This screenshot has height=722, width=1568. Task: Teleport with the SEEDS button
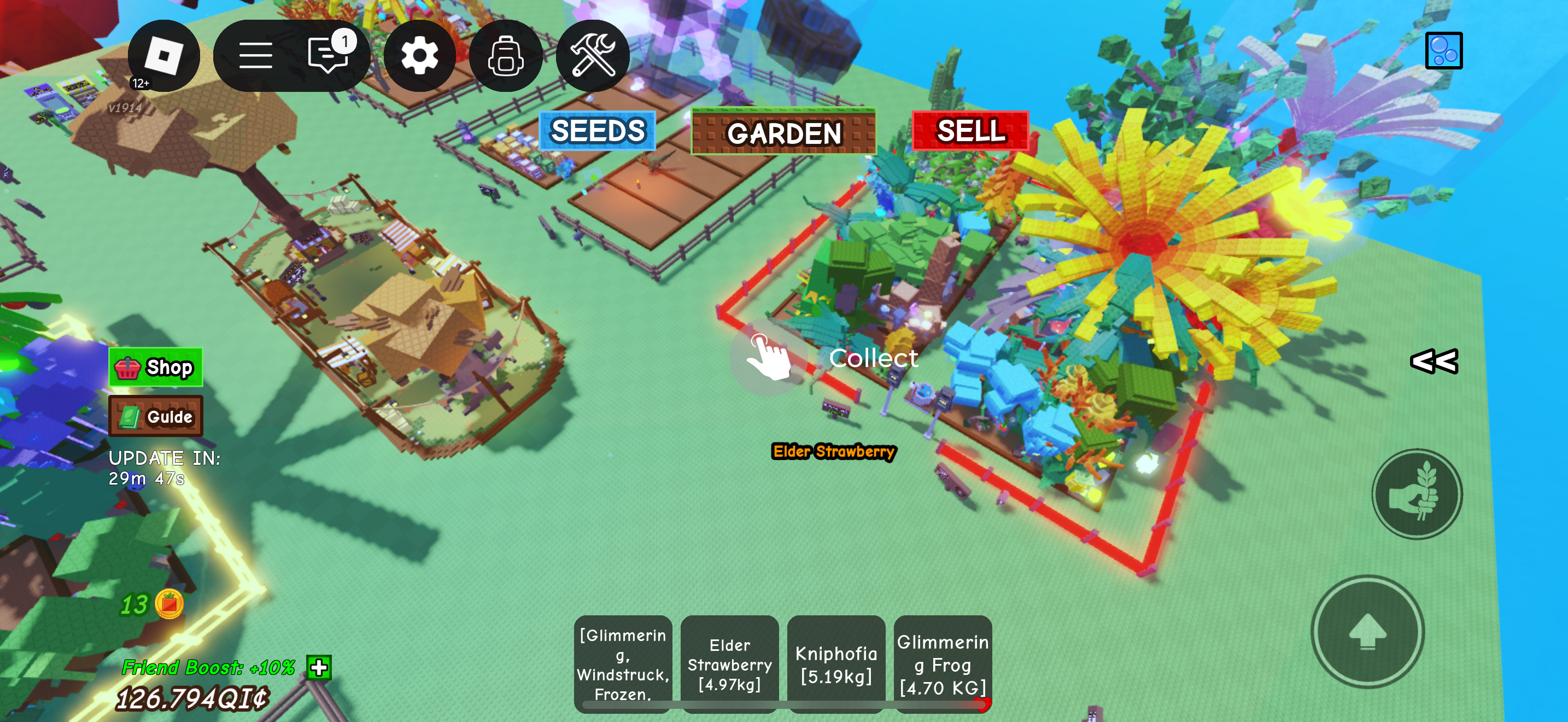coord(597,130)
